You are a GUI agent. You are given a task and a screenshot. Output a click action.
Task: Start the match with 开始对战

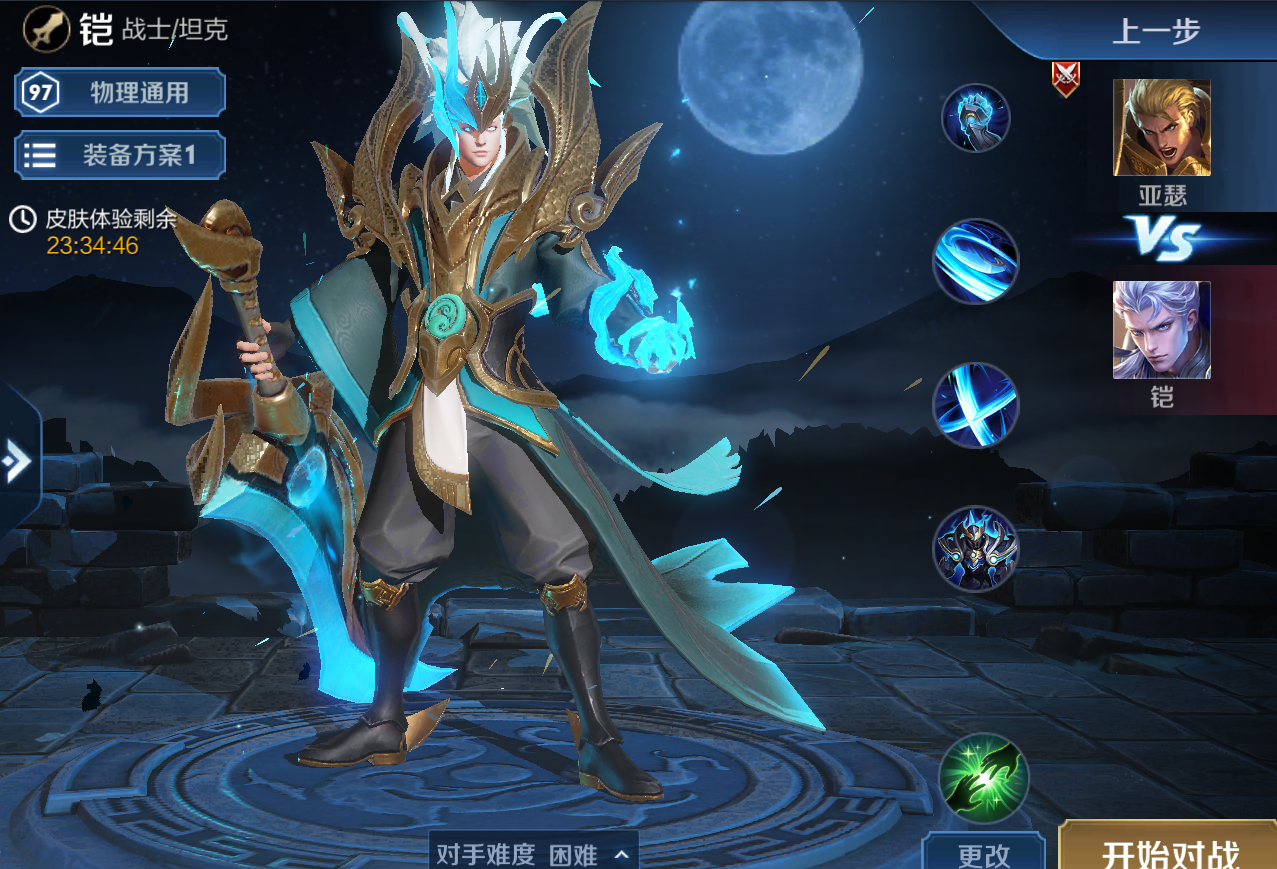point(1170,850)
